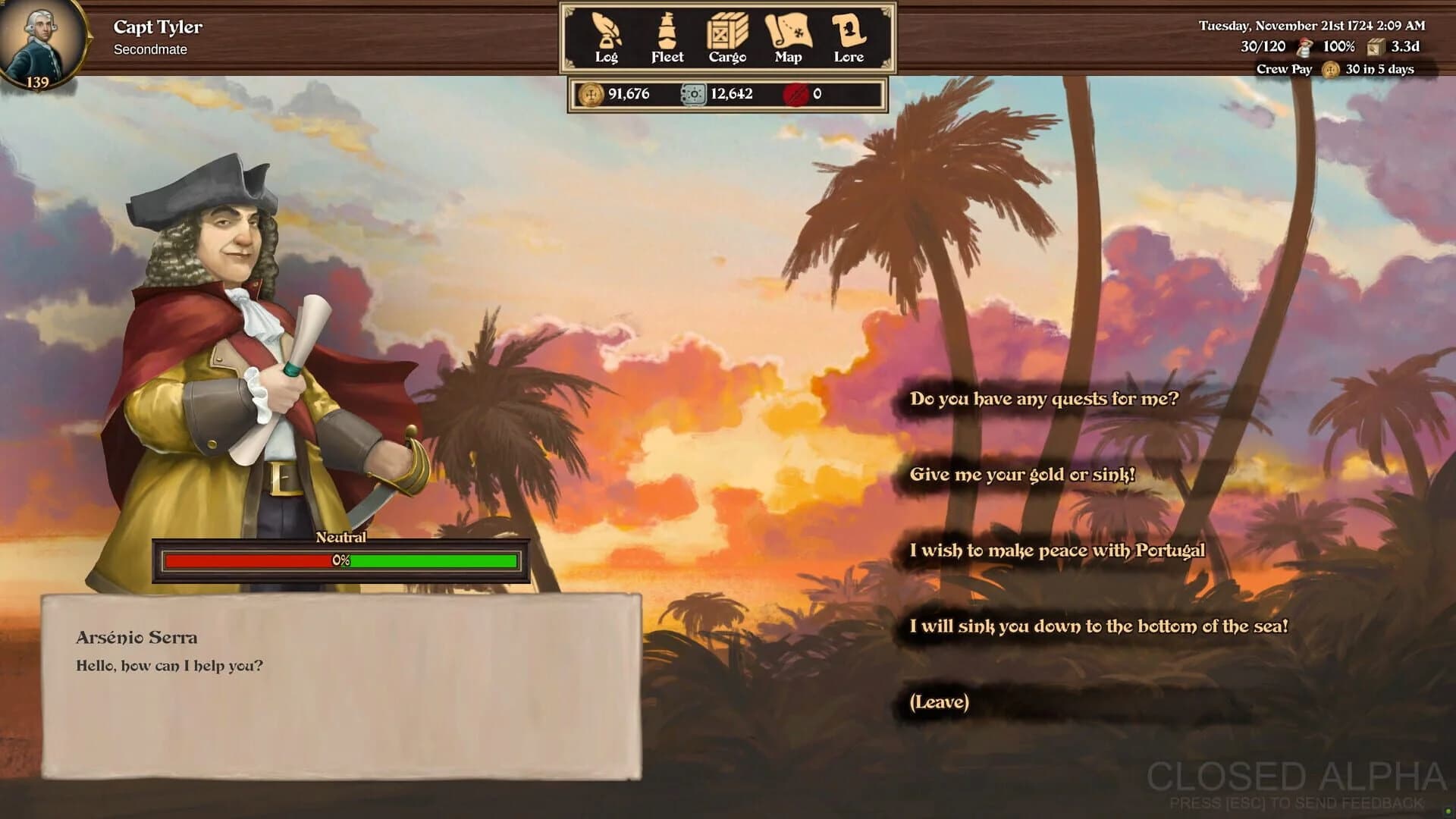Click the red seal showing zero

[x=795, y=94]
